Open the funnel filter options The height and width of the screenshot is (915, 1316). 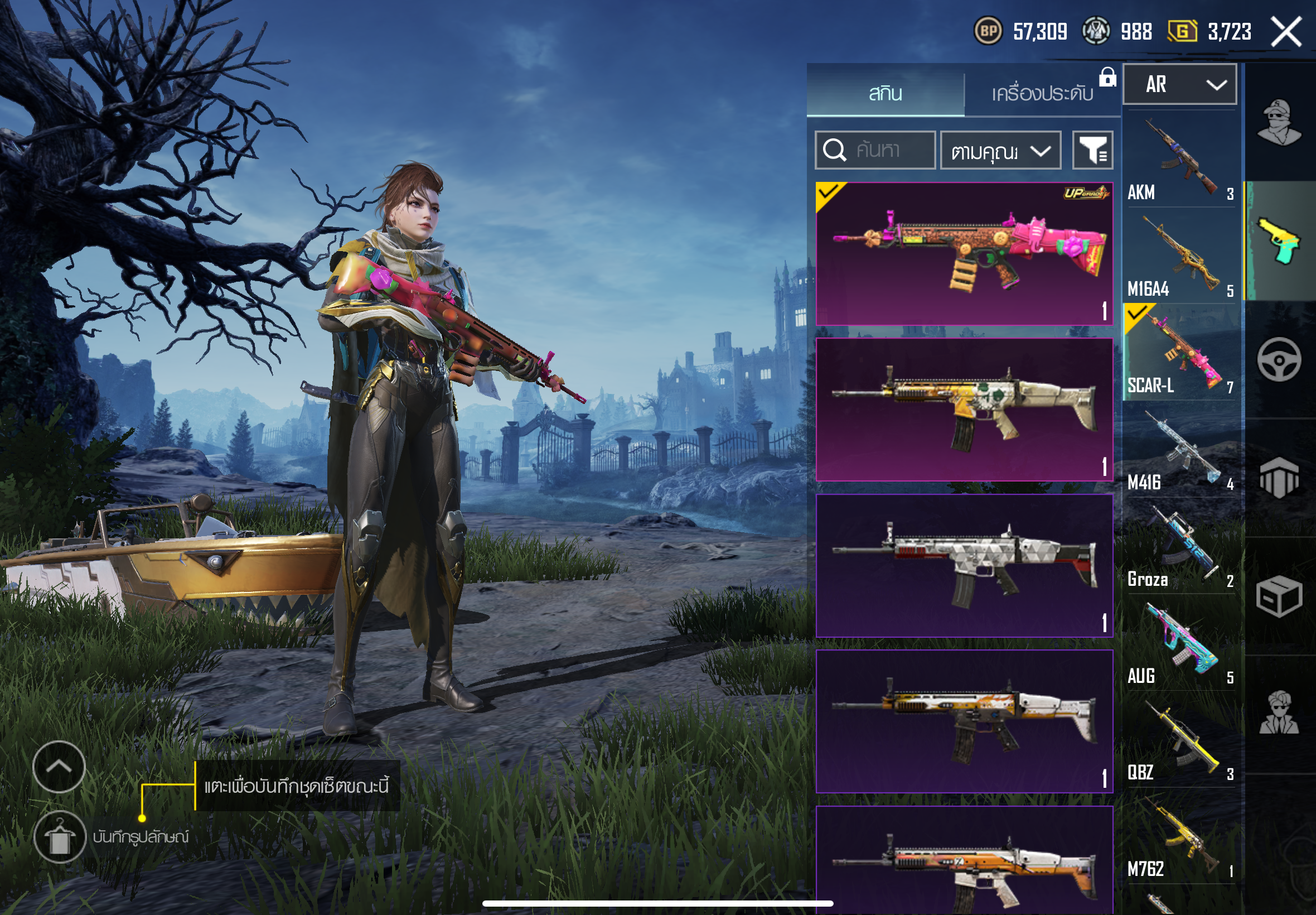1092,151
